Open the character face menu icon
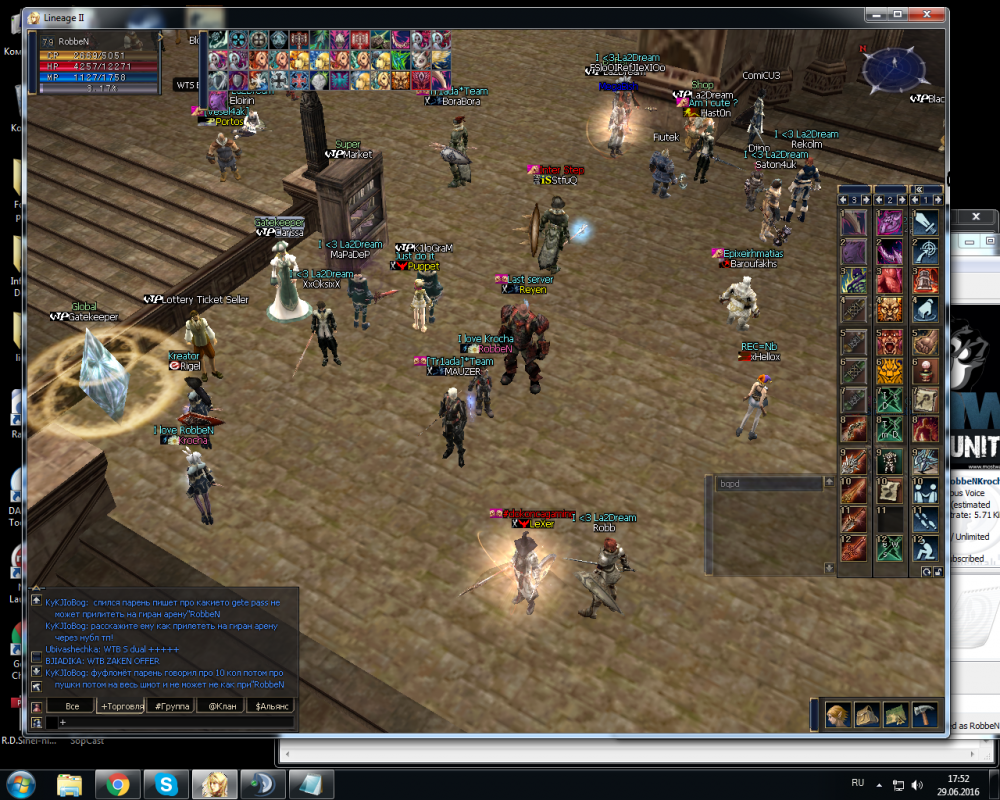Screen dimensions: 1000x800 [838, 715]
